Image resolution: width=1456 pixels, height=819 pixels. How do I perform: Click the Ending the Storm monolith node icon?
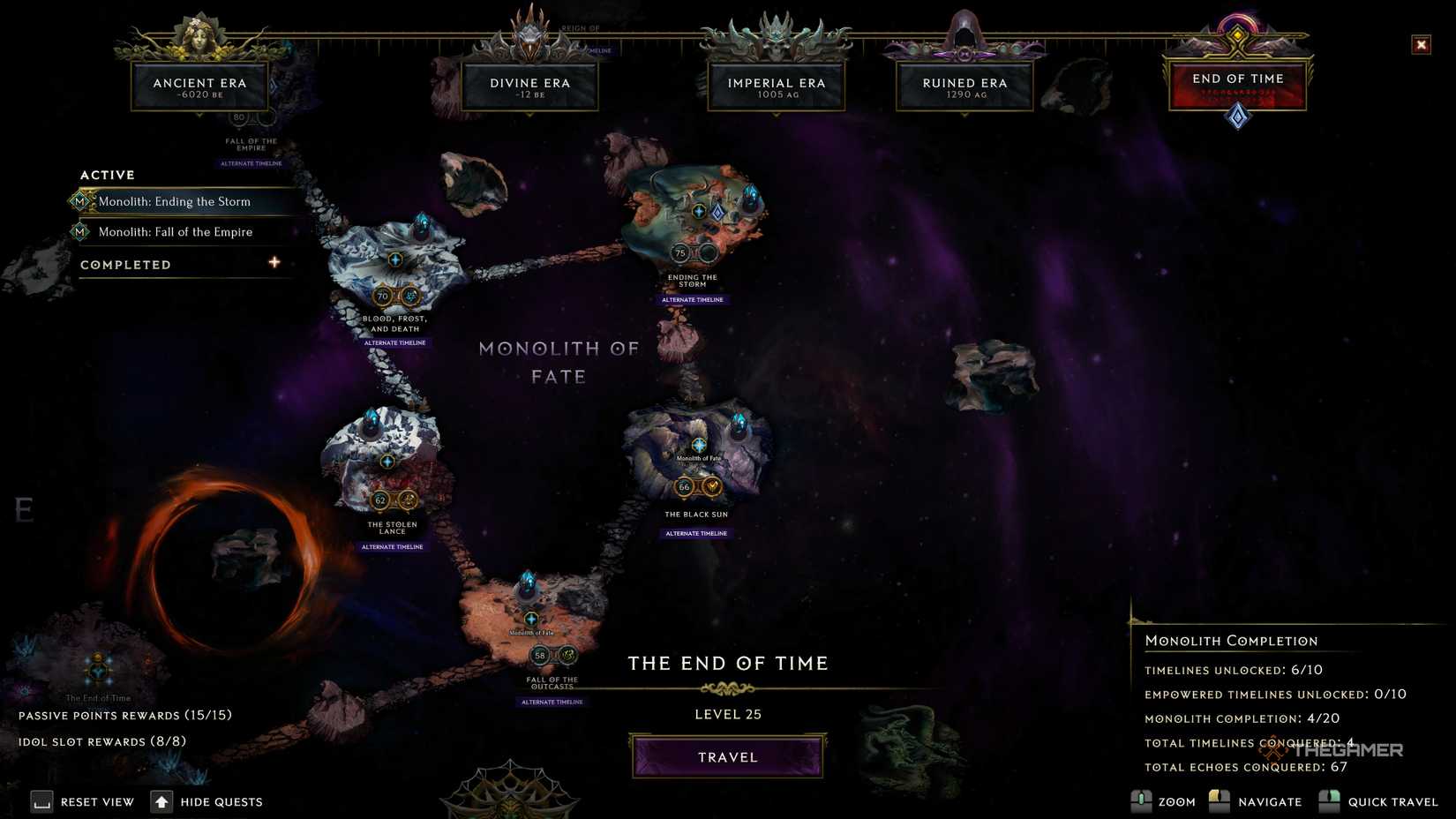coord(698,212)
